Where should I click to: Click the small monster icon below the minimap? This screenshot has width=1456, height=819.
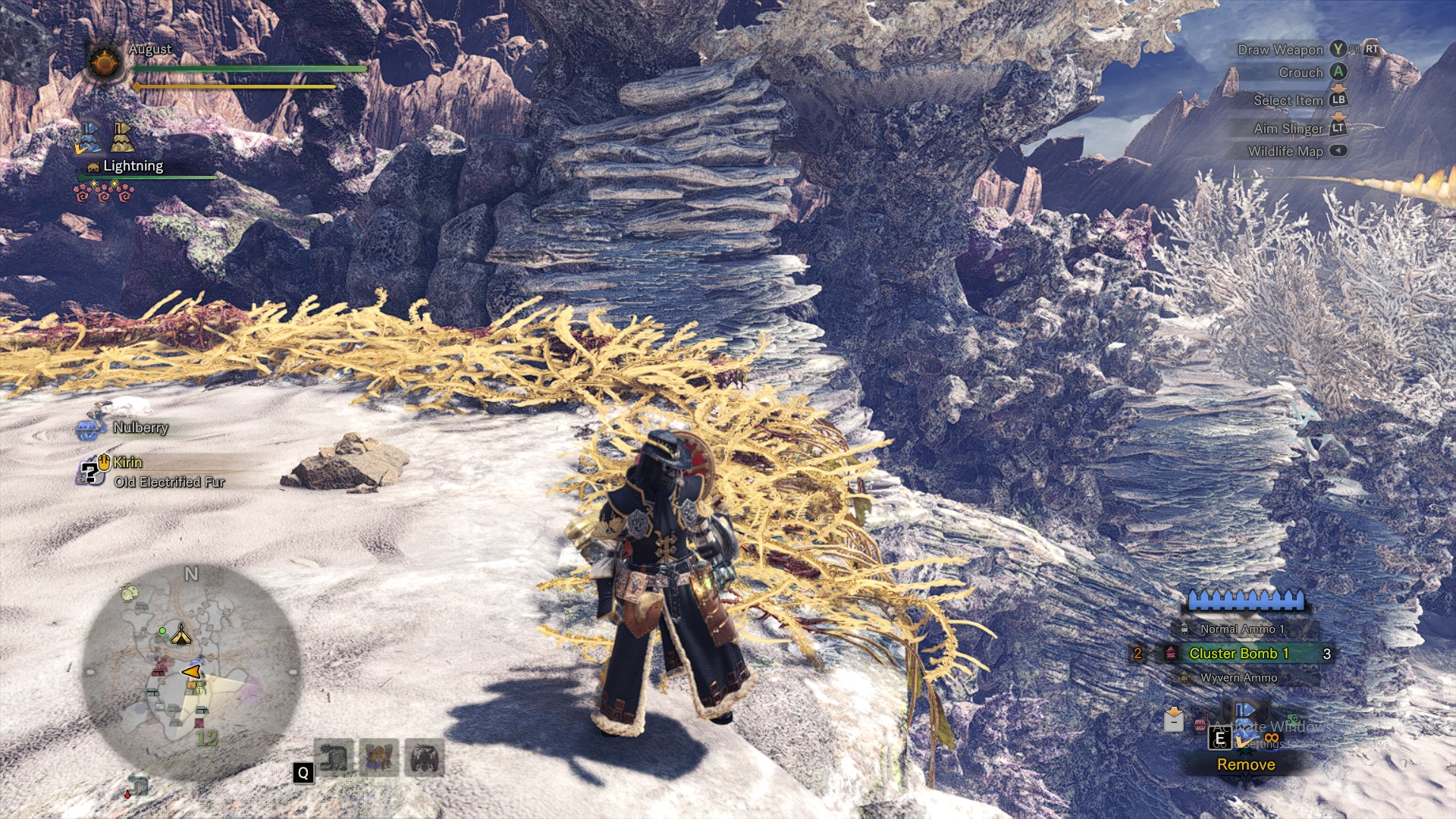point(137,786)
